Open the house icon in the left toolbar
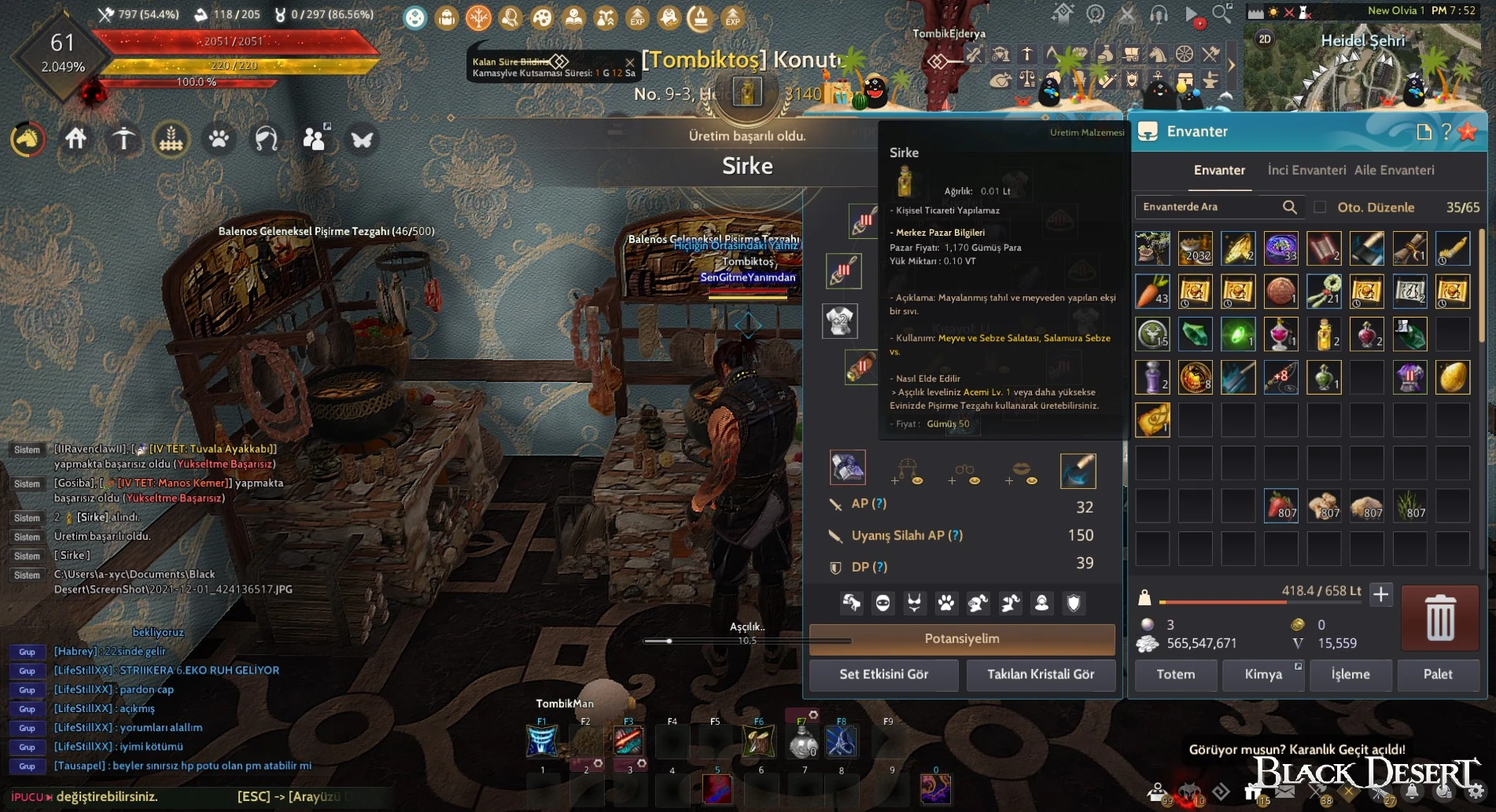This screenshot has width=1496, height=812. pos(76,139)
